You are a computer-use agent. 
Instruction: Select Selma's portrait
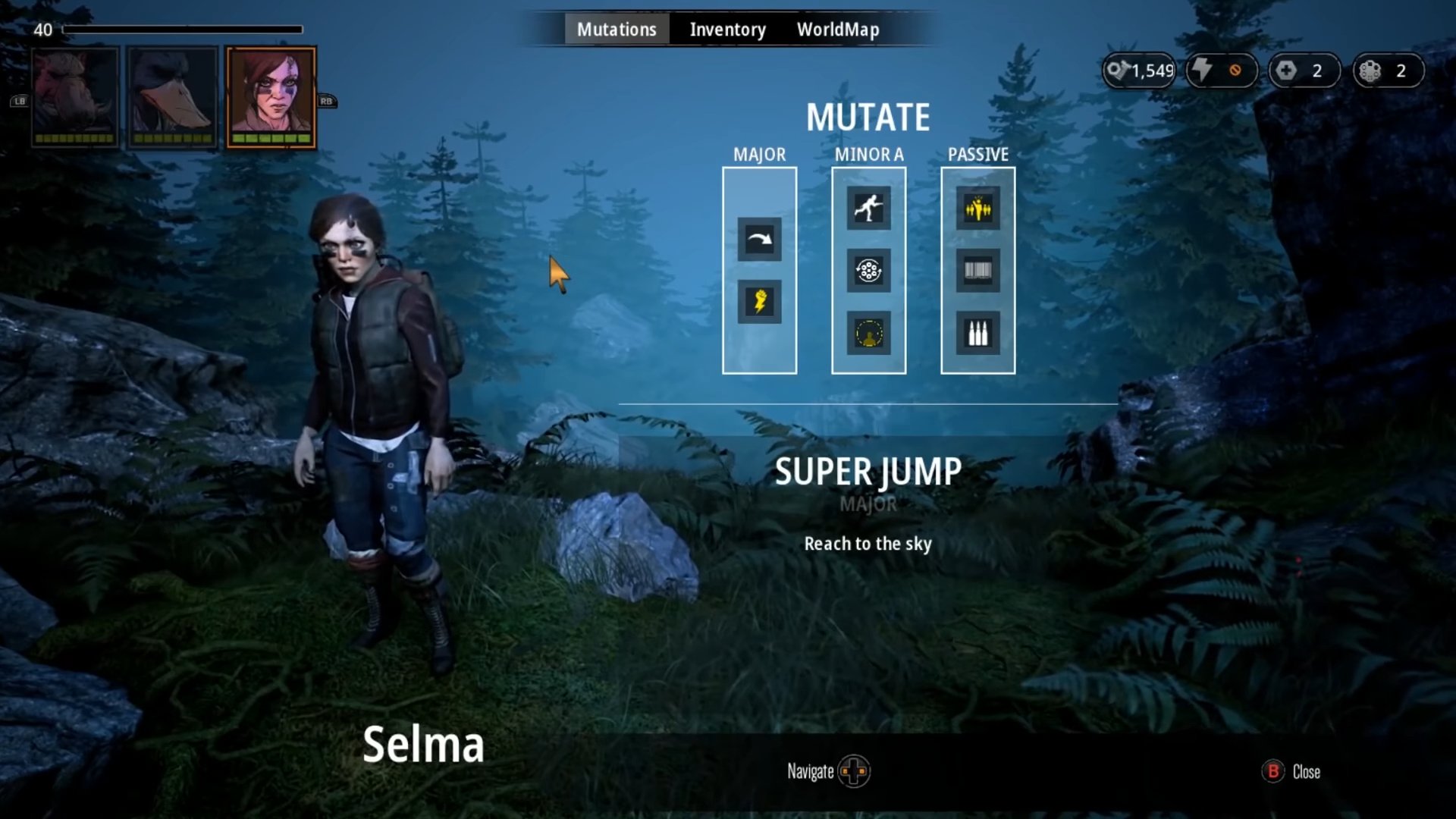tap(271, 96)
